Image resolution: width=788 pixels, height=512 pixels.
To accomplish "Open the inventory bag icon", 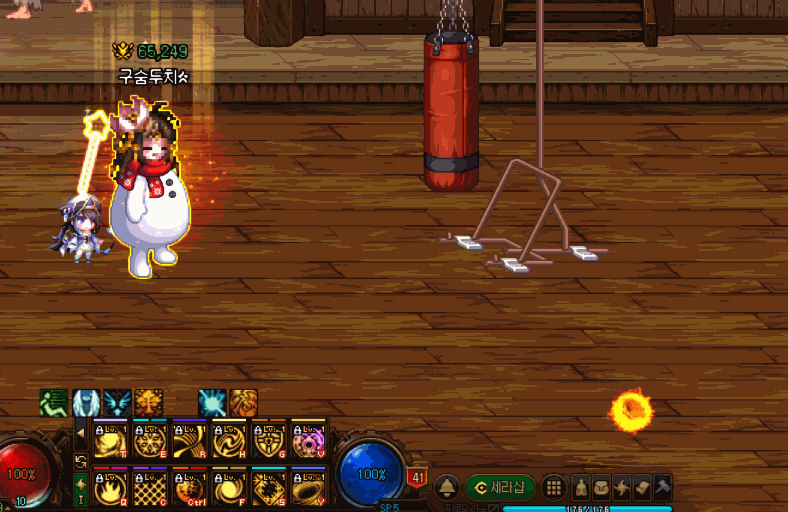I will [x=602, y=488].
